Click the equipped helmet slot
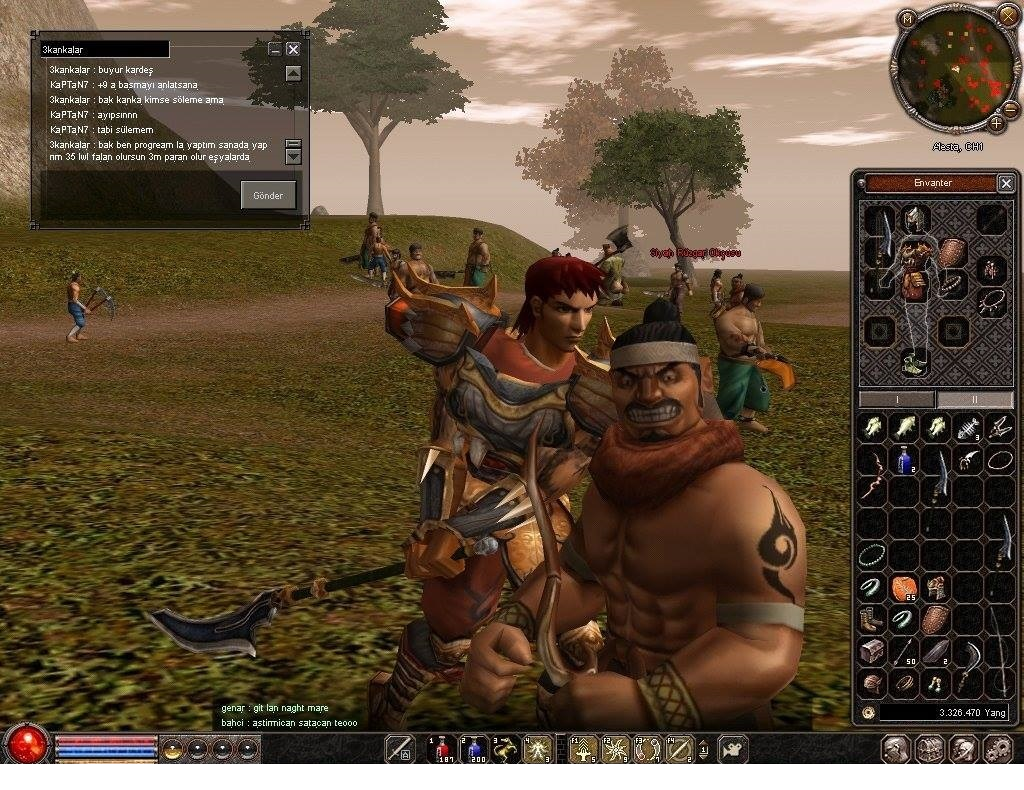 pos(912,220)
